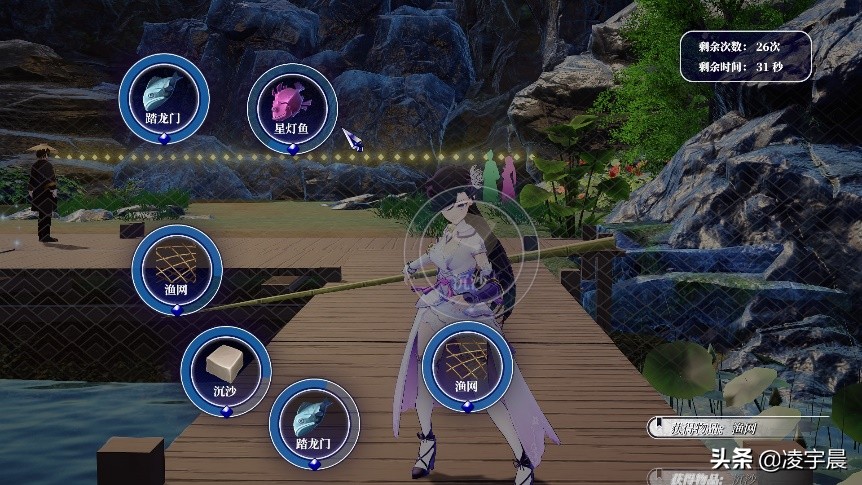Click the 沉沙 sand block bubble

(226, 368)
